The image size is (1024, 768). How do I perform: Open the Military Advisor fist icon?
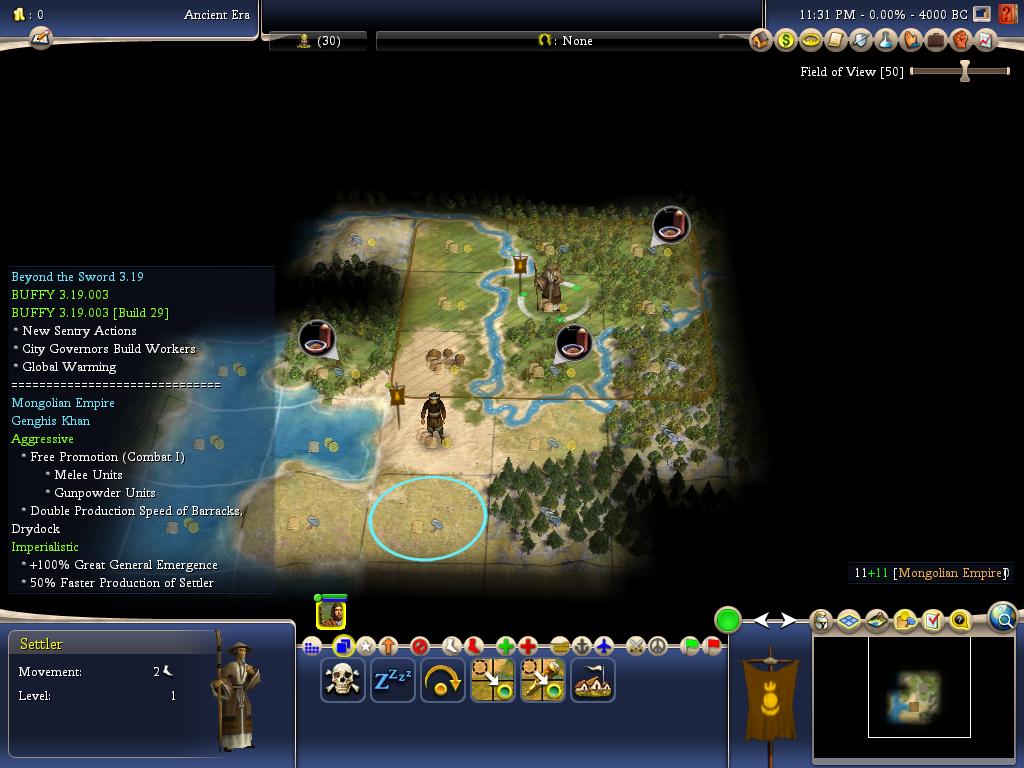(961, 41)
